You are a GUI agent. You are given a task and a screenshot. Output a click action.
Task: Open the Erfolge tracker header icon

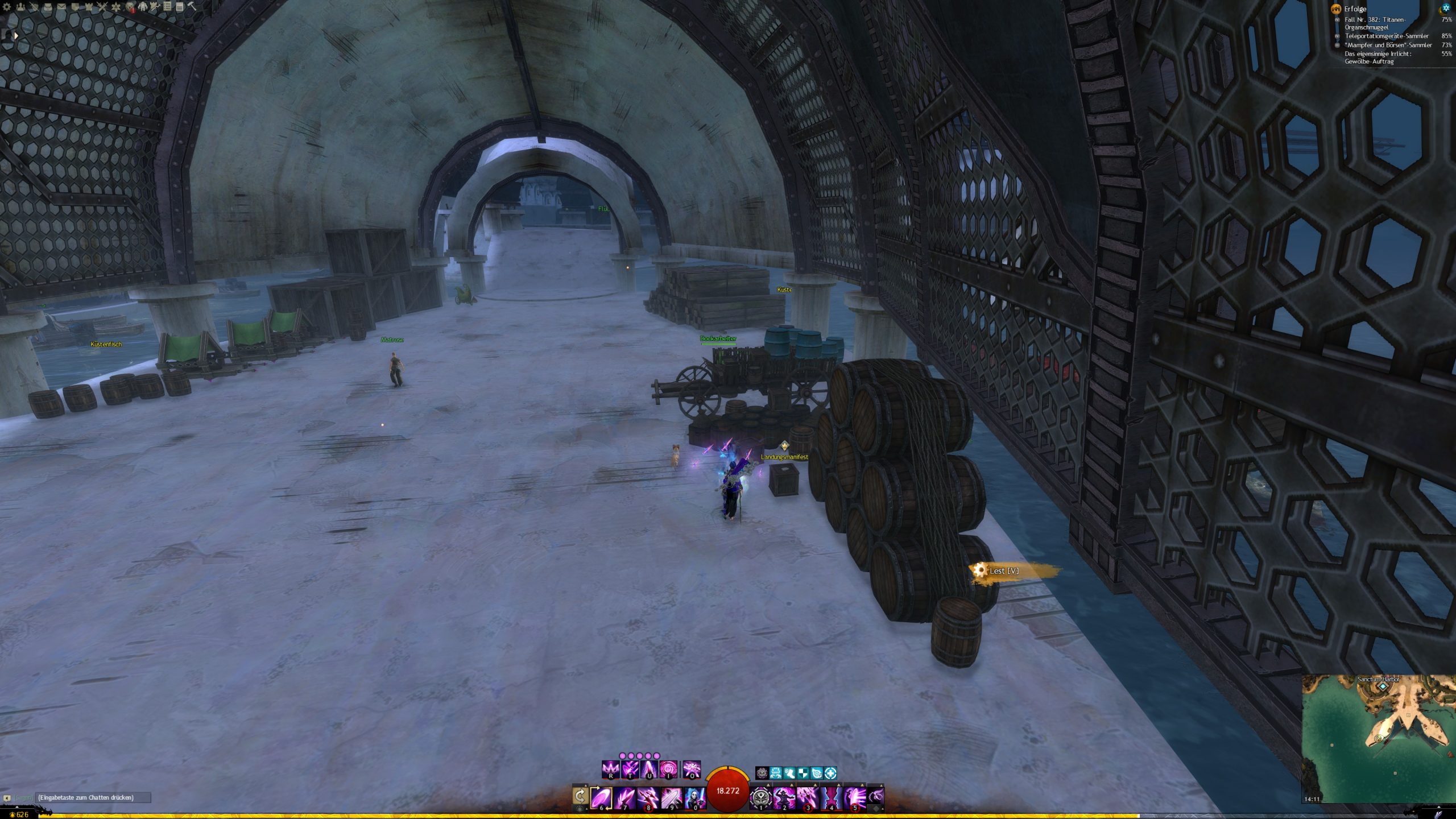click(1336, 9)
